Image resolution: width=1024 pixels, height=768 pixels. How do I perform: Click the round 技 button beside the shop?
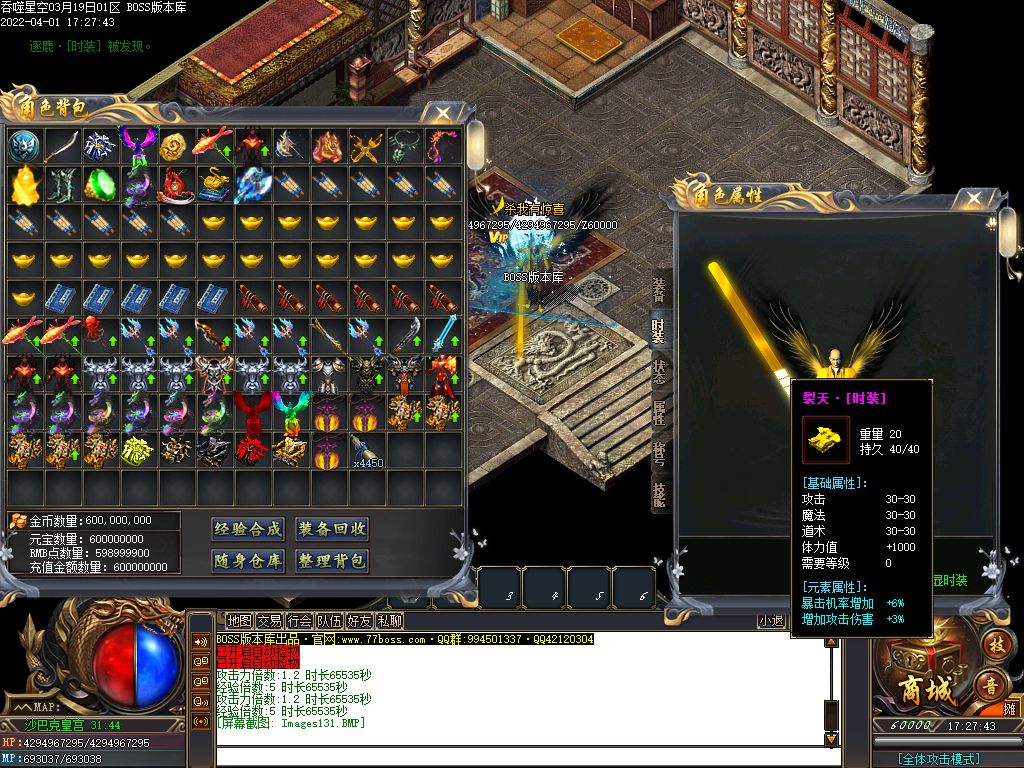994,643
